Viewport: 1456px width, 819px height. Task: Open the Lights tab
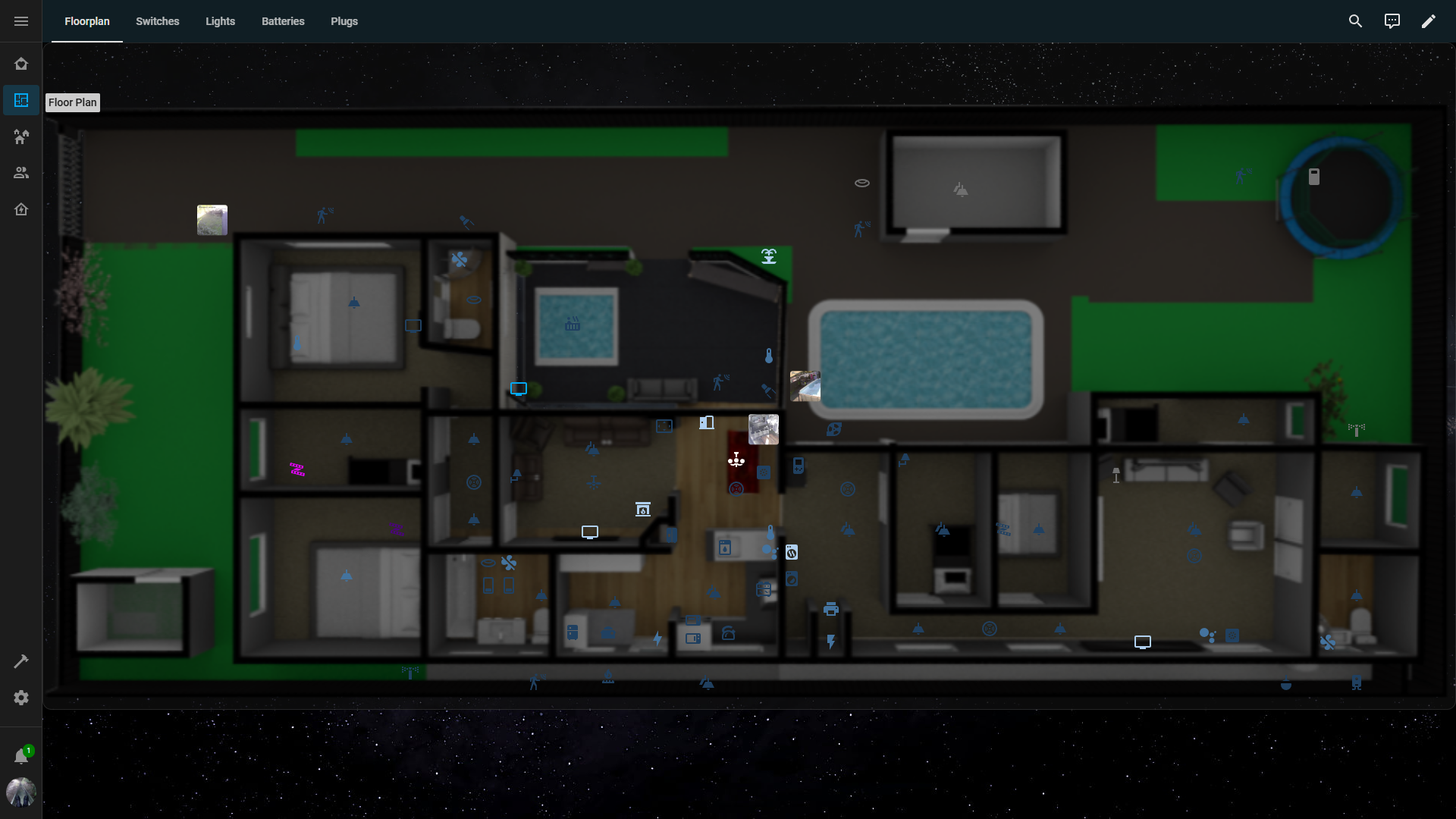click(x=220, y=21)
